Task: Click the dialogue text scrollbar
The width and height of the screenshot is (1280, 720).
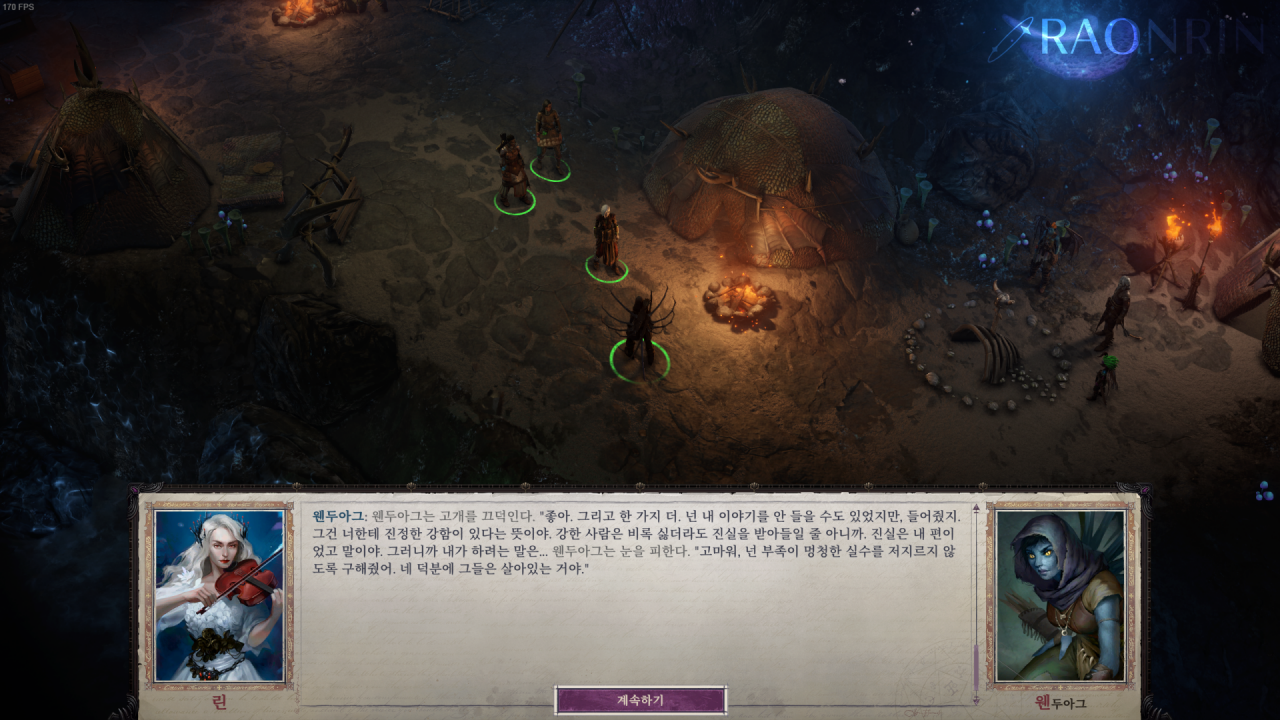Action: coord(976,670)
